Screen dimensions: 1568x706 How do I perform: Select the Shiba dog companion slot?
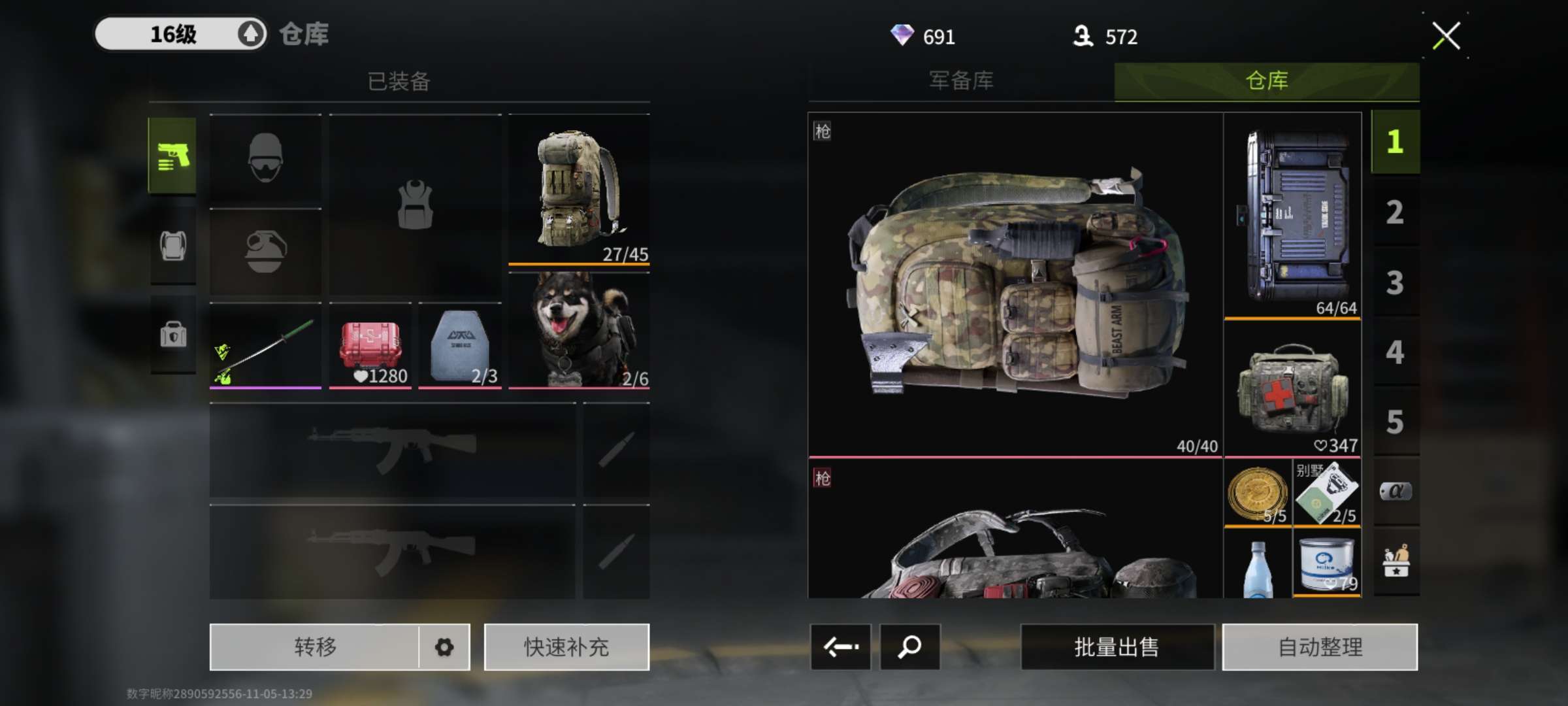click(579, 331)
